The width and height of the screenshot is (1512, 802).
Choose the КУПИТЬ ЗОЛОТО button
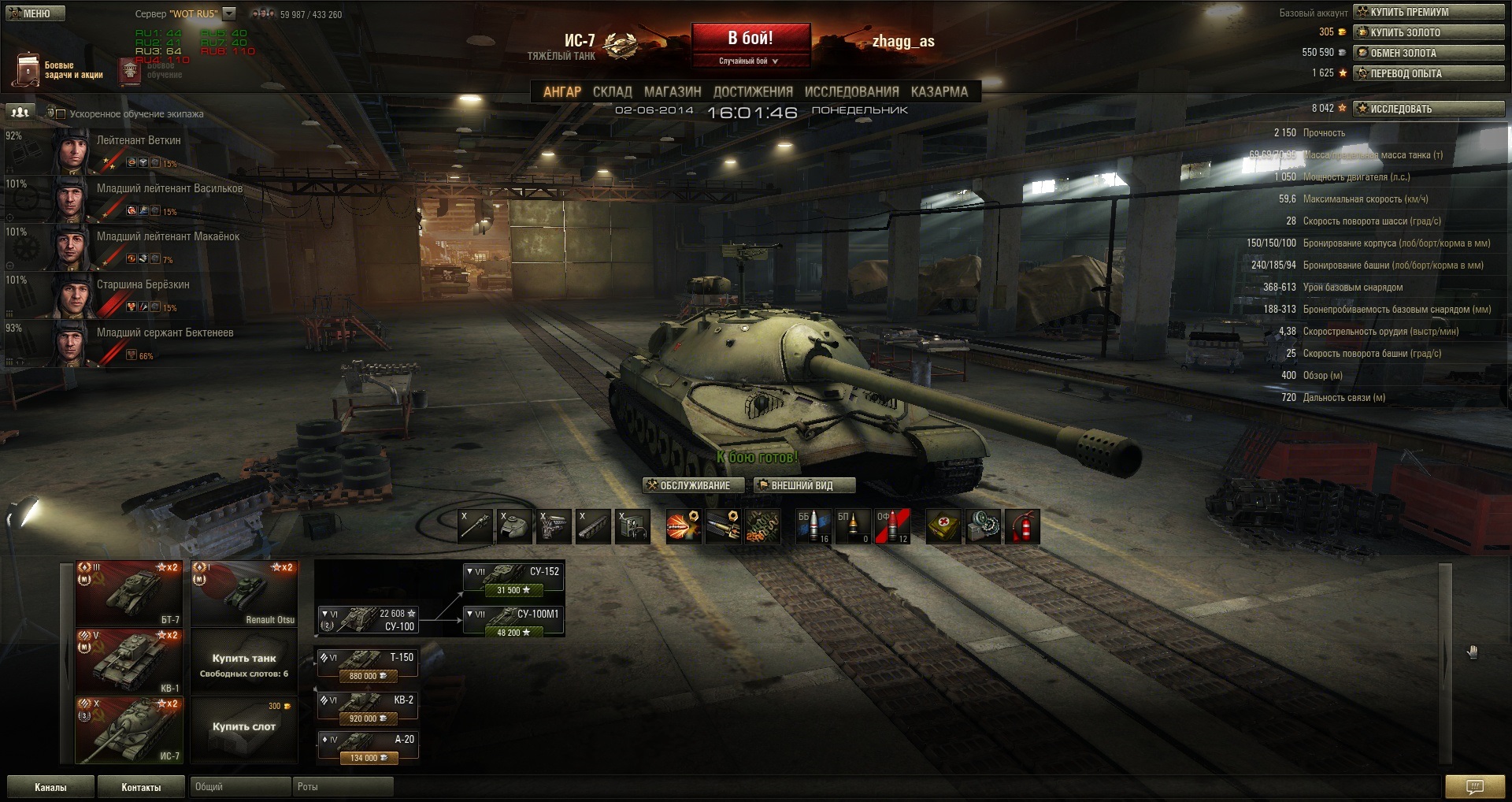point(1429,32)
